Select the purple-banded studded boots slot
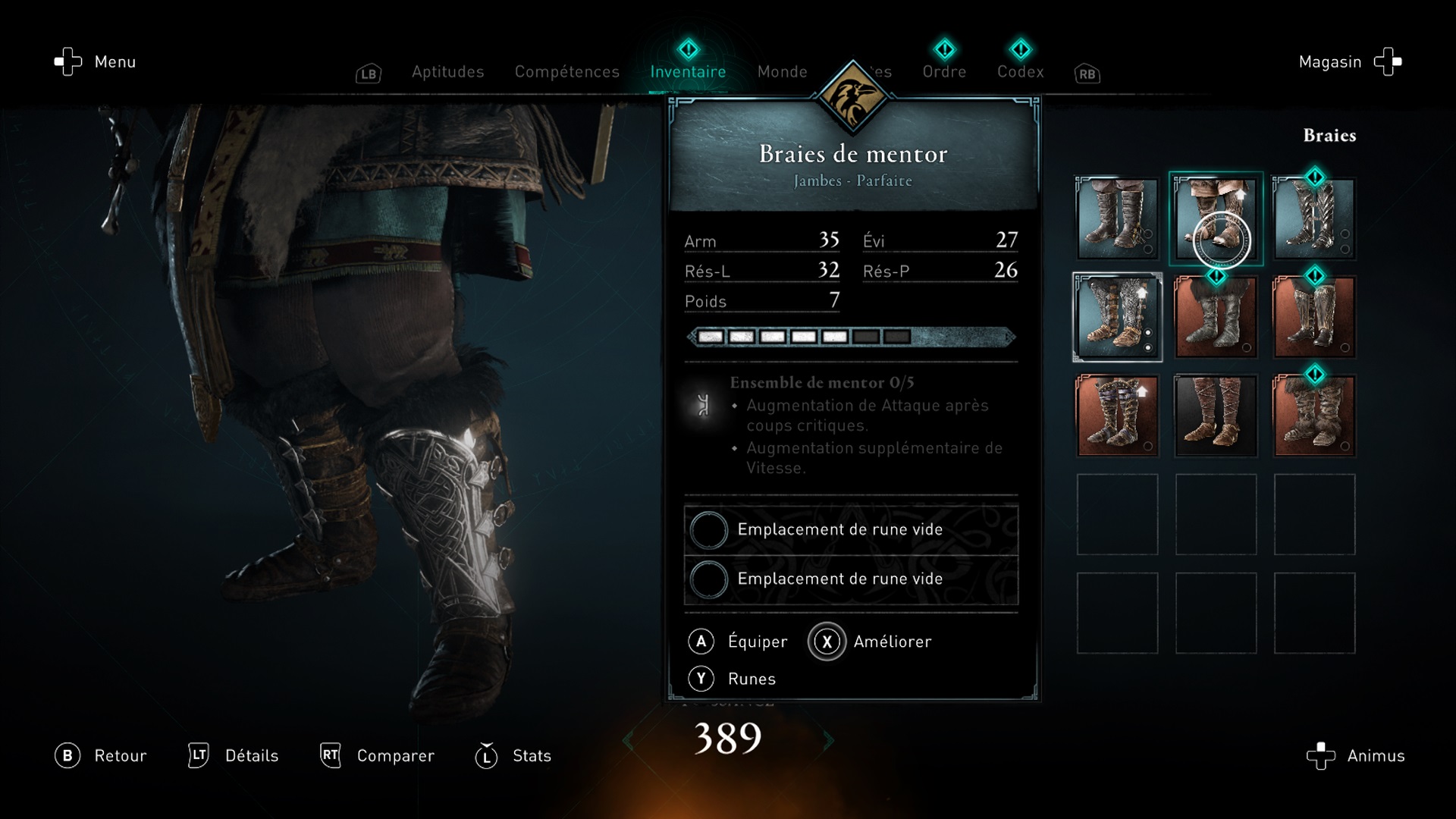The height and width of the screenshot is (819, 1456). click(x=1117, y=416)
